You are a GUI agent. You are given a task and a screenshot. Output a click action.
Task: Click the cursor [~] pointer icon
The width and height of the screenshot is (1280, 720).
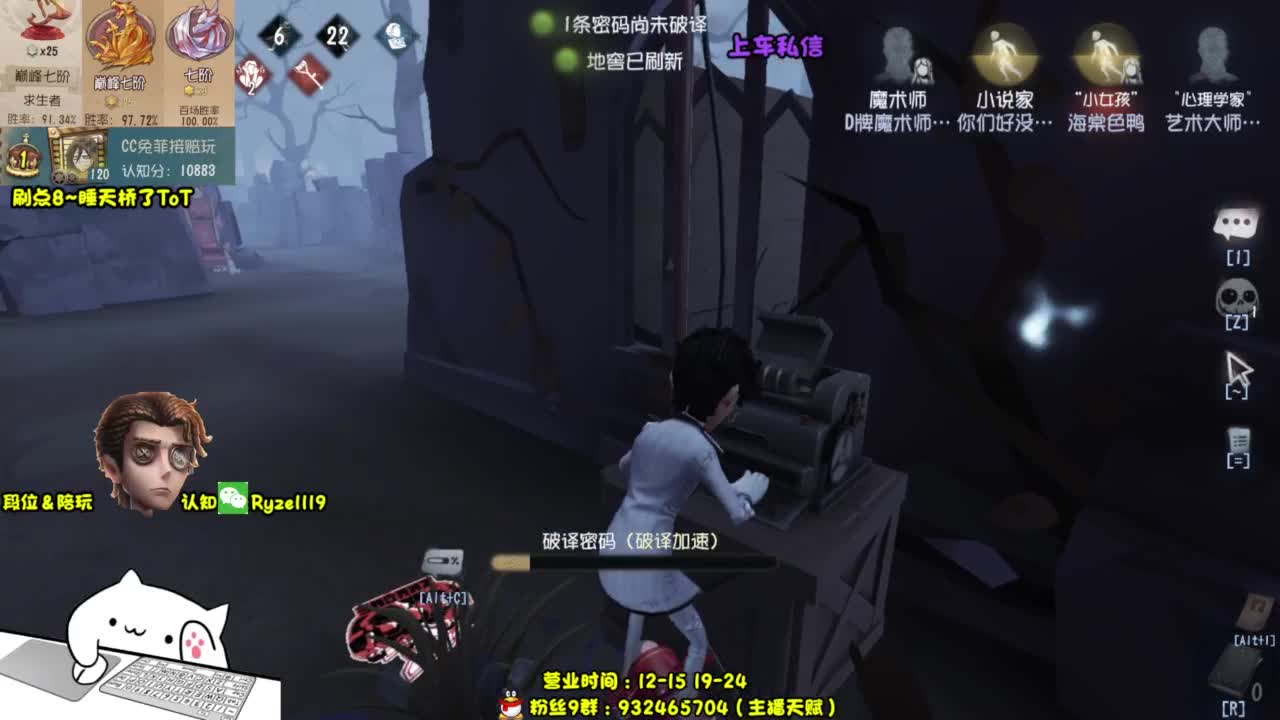(1237, 370)
